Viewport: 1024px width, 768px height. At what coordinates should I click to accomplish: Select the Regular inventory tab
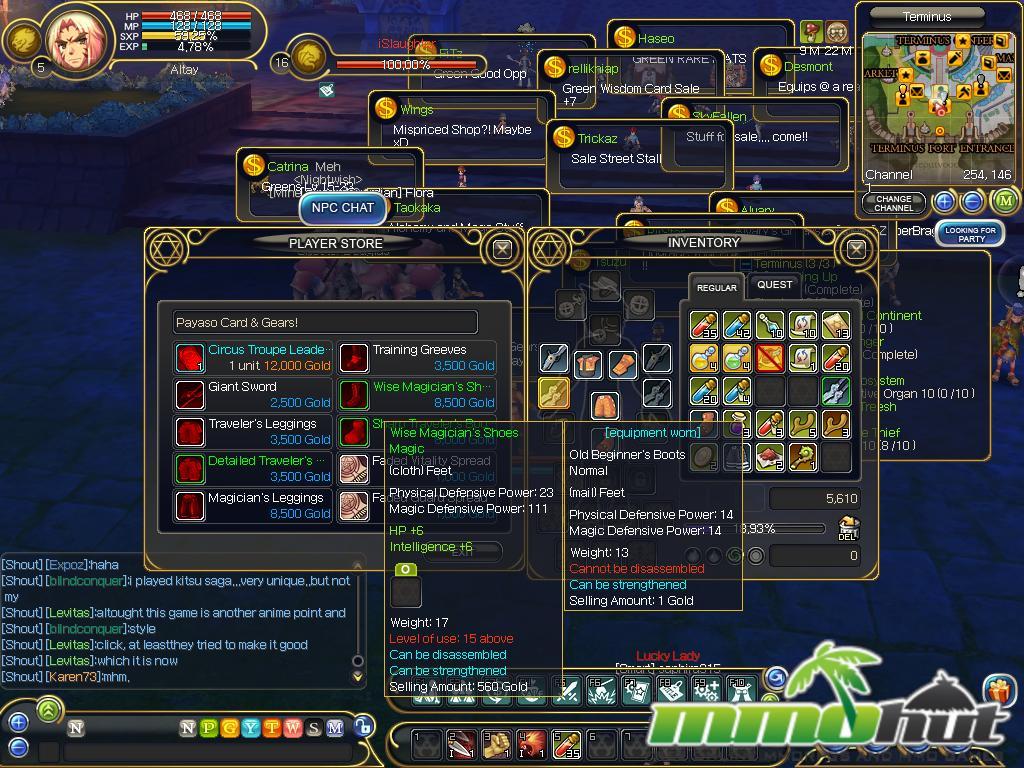tap(716, 288)
